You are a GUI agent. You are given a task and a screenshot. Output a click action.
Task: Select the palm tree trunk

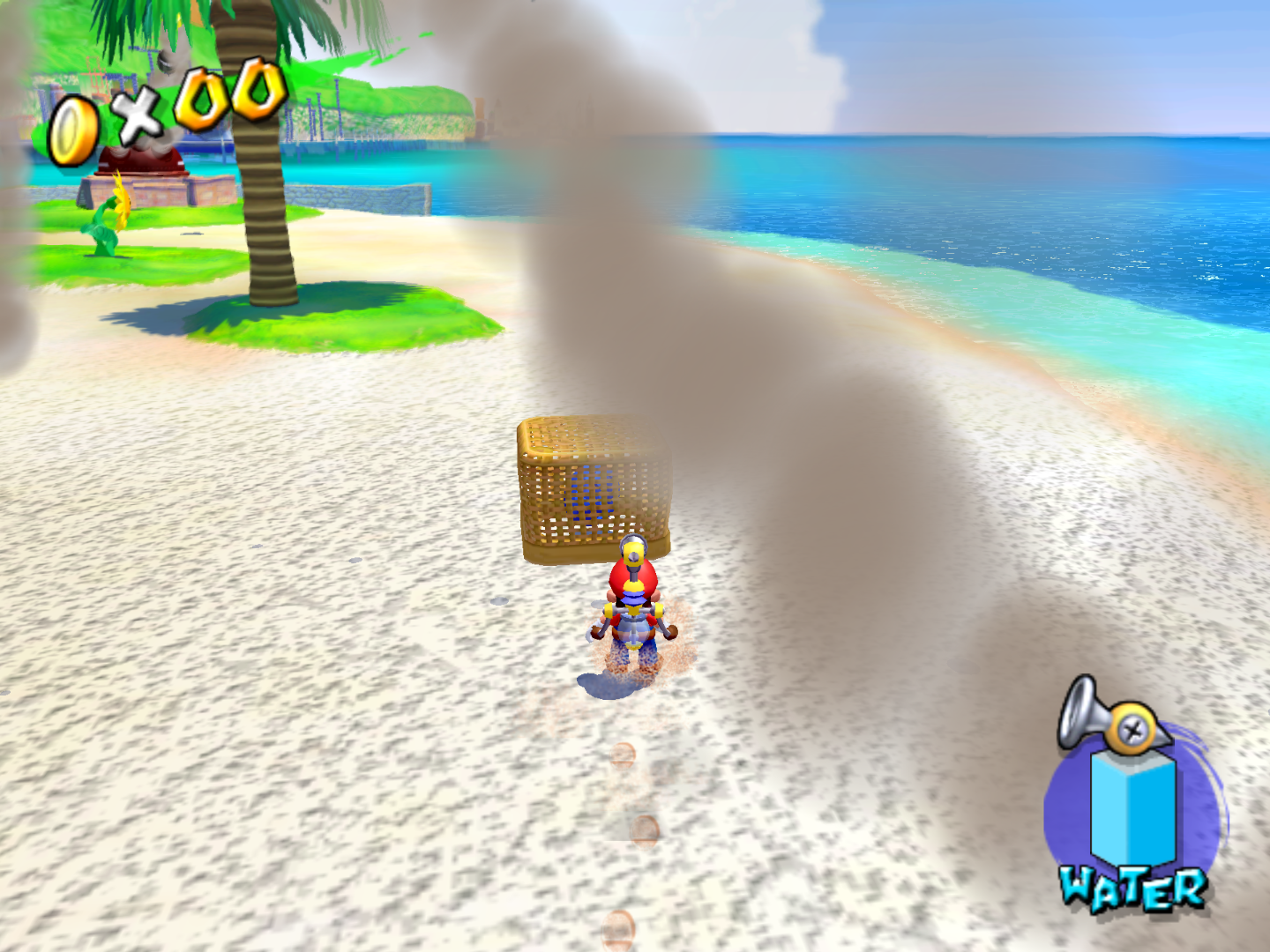(265, 220)
